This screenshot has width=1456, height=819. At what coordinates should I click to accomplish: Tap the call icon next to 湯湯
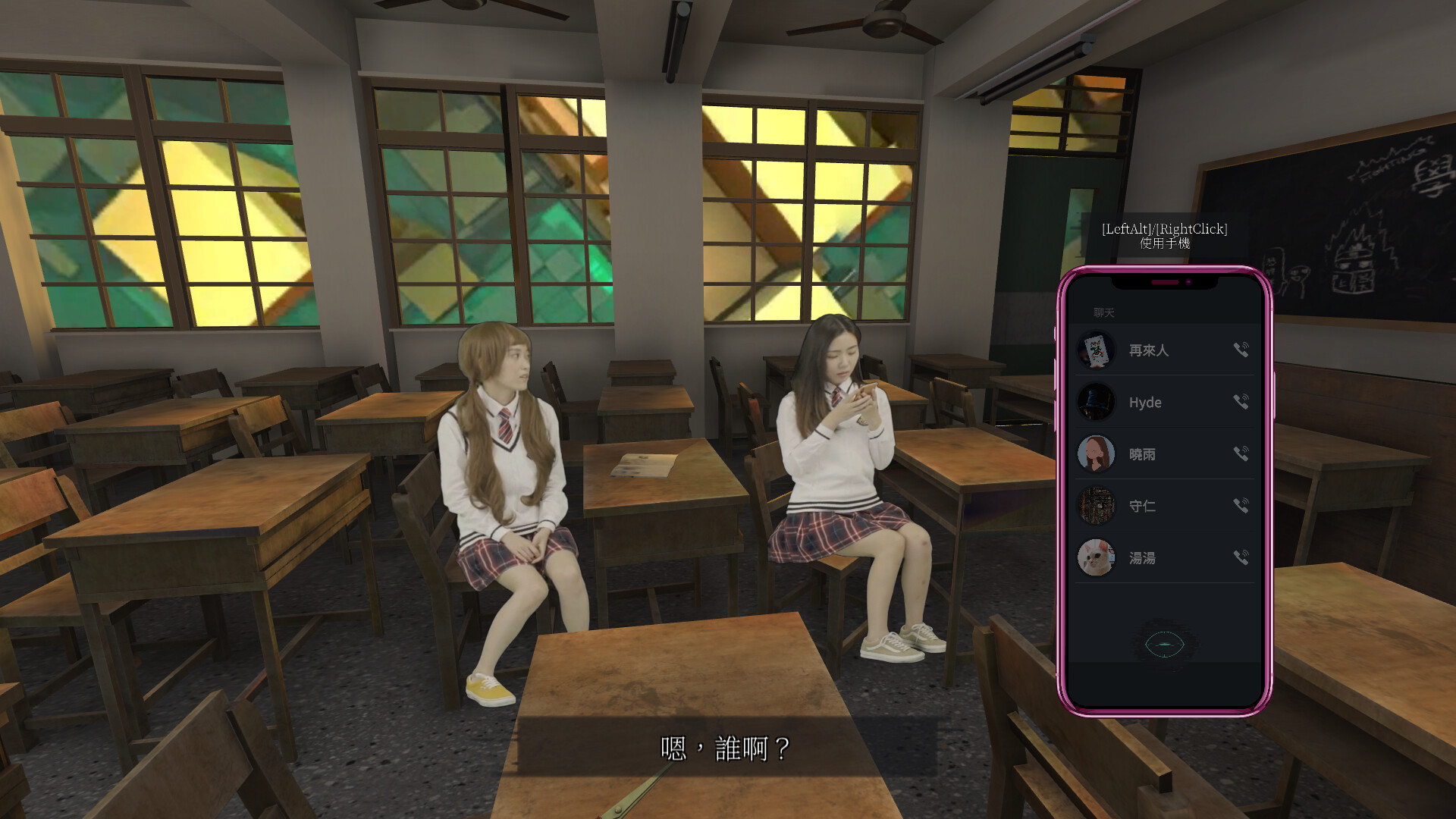coord(1241,557)
